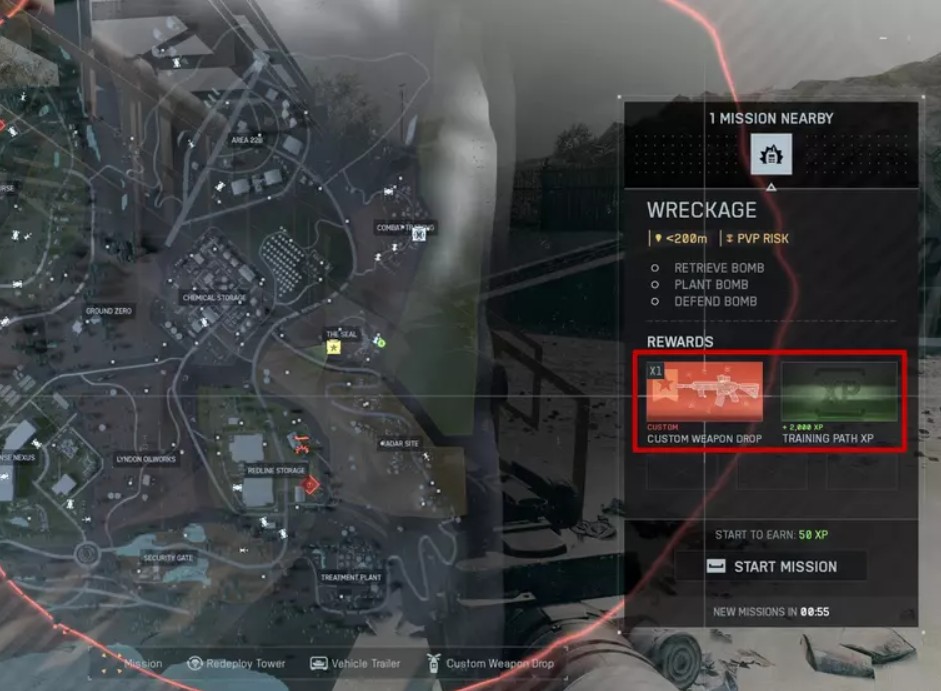Click the white square marker at Combat Training
The width and height of the screenshot is (941, 691).
[x=420, y=235]
